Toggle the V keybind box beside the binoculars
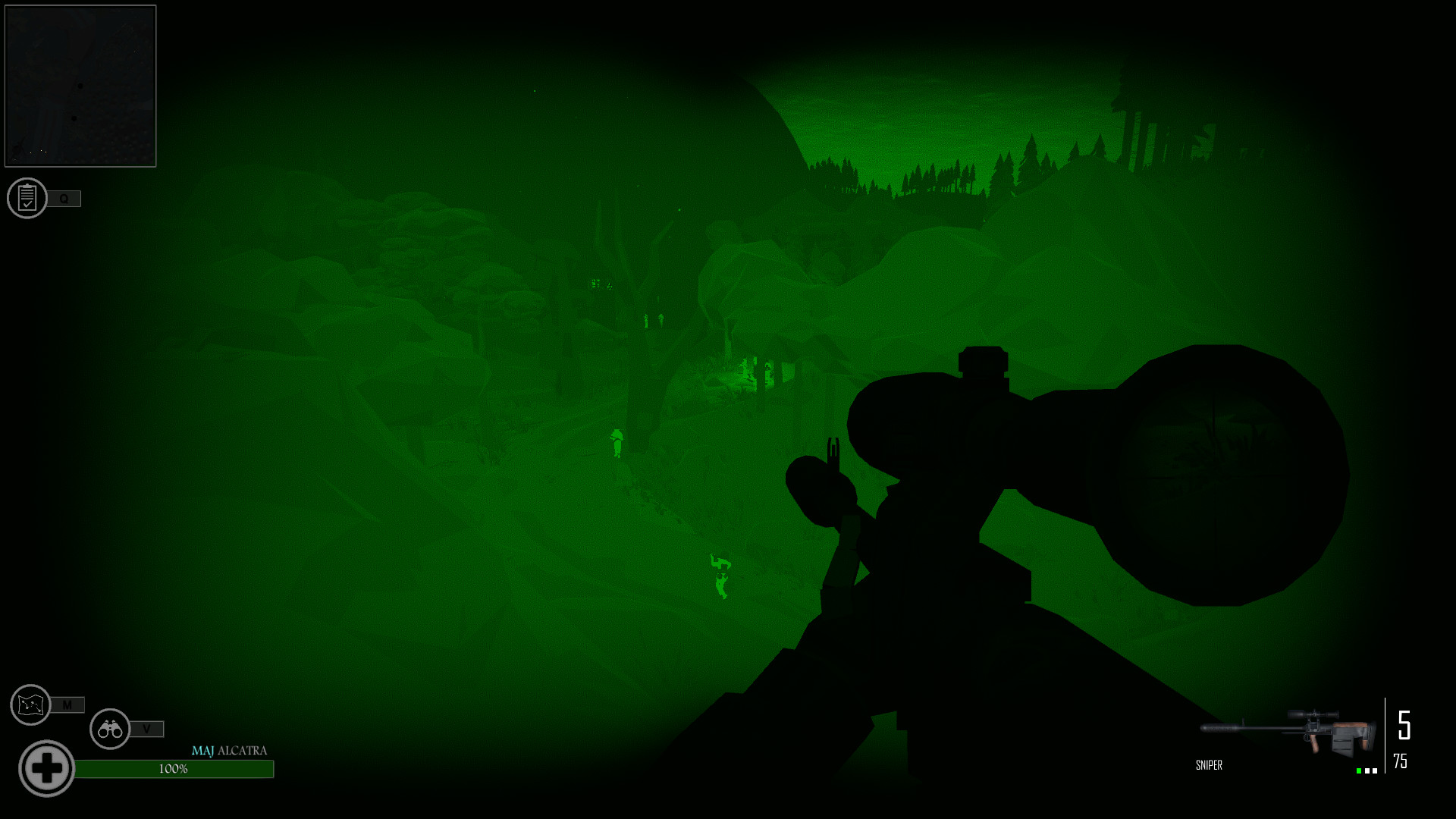 coord(147,729)
